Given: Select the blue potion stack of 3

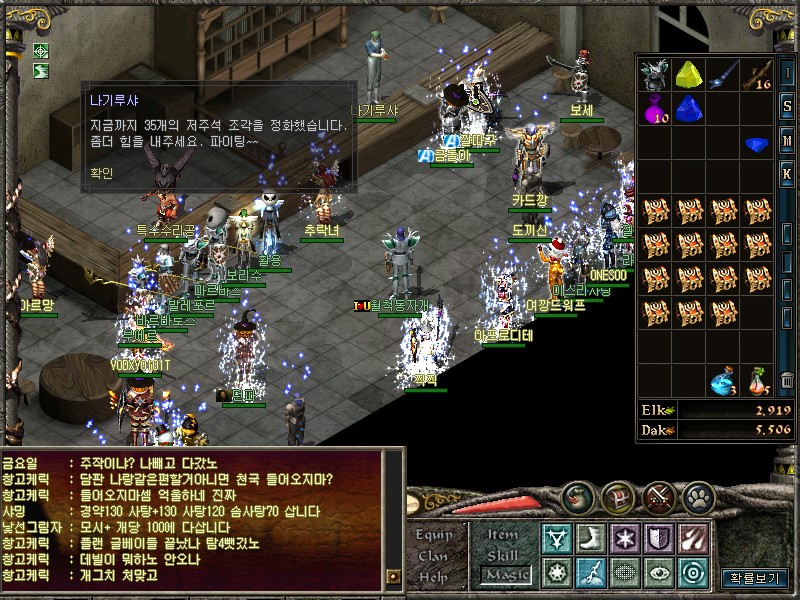Looking at the screenshot, I should [x=722, y=381].
